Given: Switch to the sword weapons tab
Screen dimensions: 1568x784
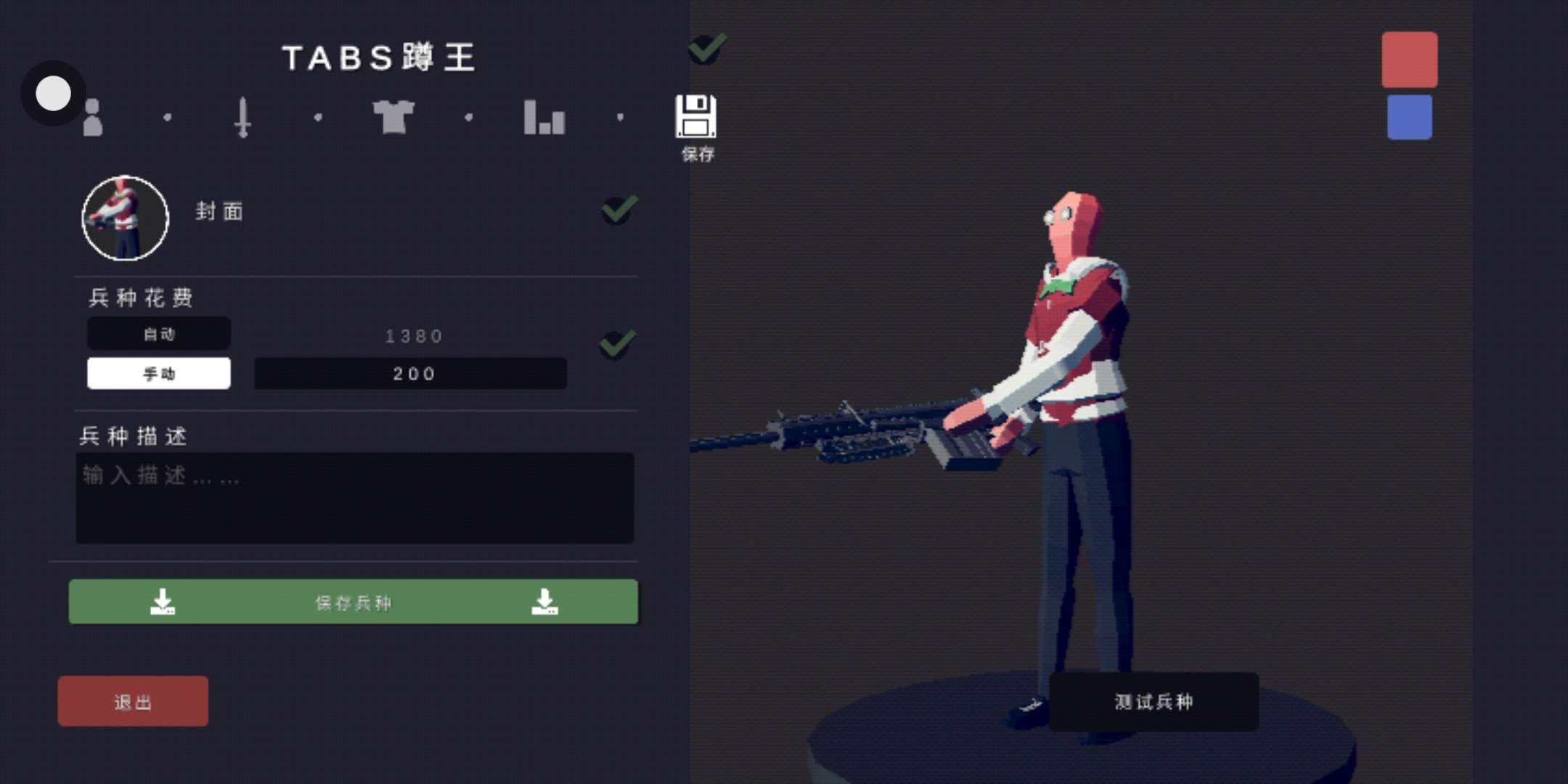Looking at the screenshot, I should [x=243, y=118].
